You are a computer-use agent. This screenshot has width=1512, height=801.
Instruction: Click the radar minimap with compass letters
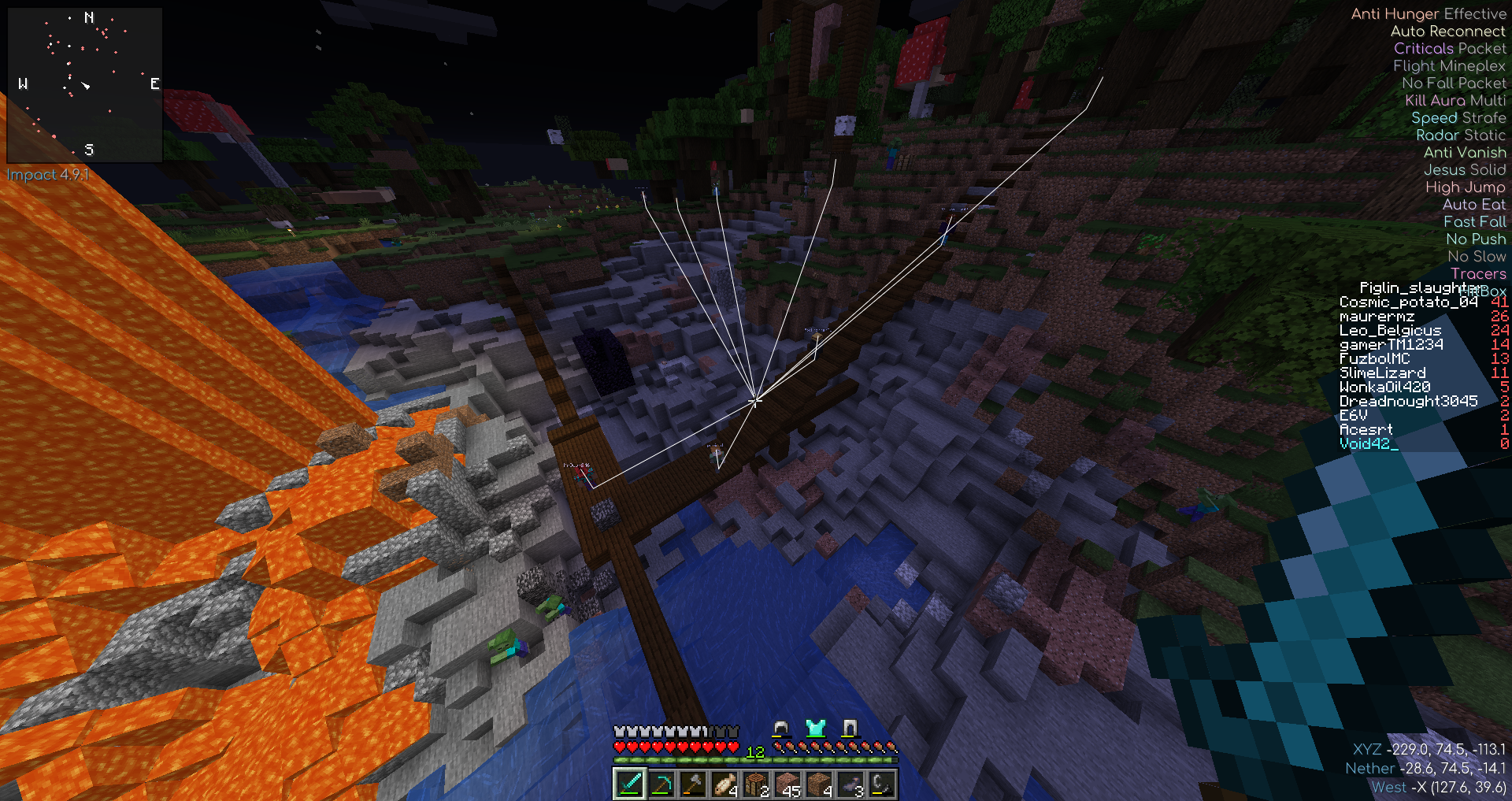click(85, 84)
